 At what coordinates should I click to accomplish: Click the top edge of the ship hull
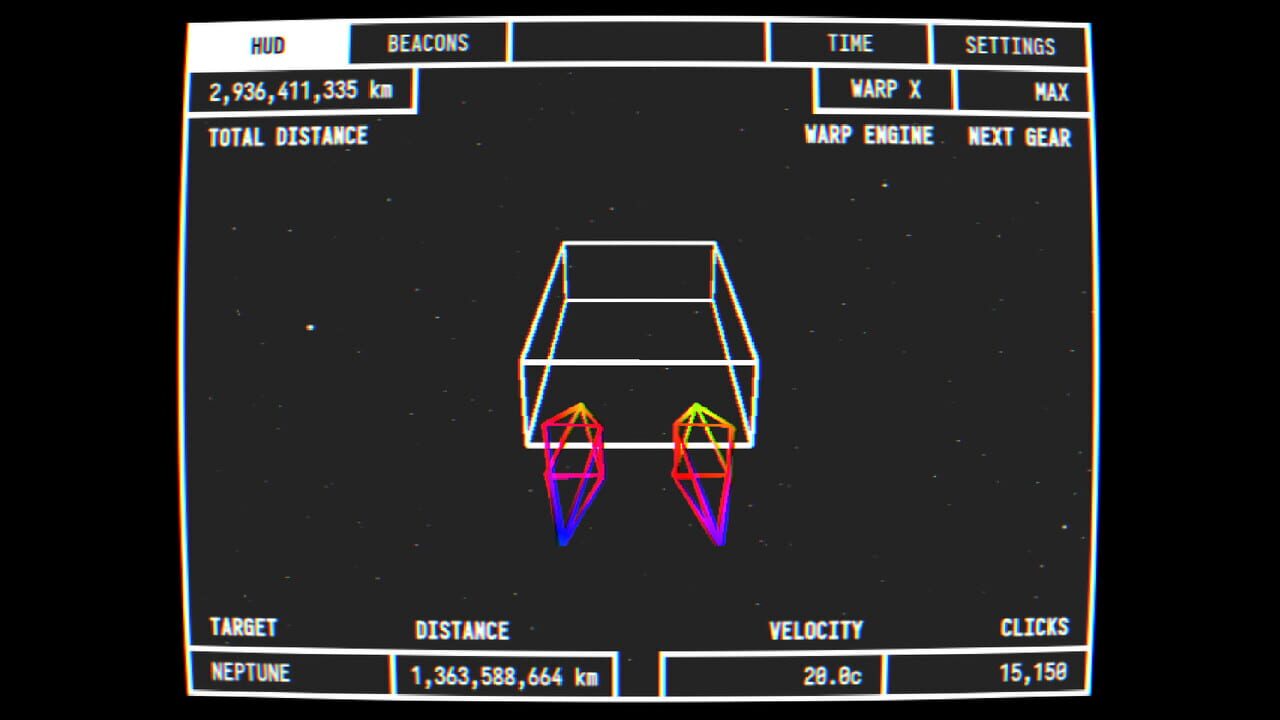click(638, 242)
